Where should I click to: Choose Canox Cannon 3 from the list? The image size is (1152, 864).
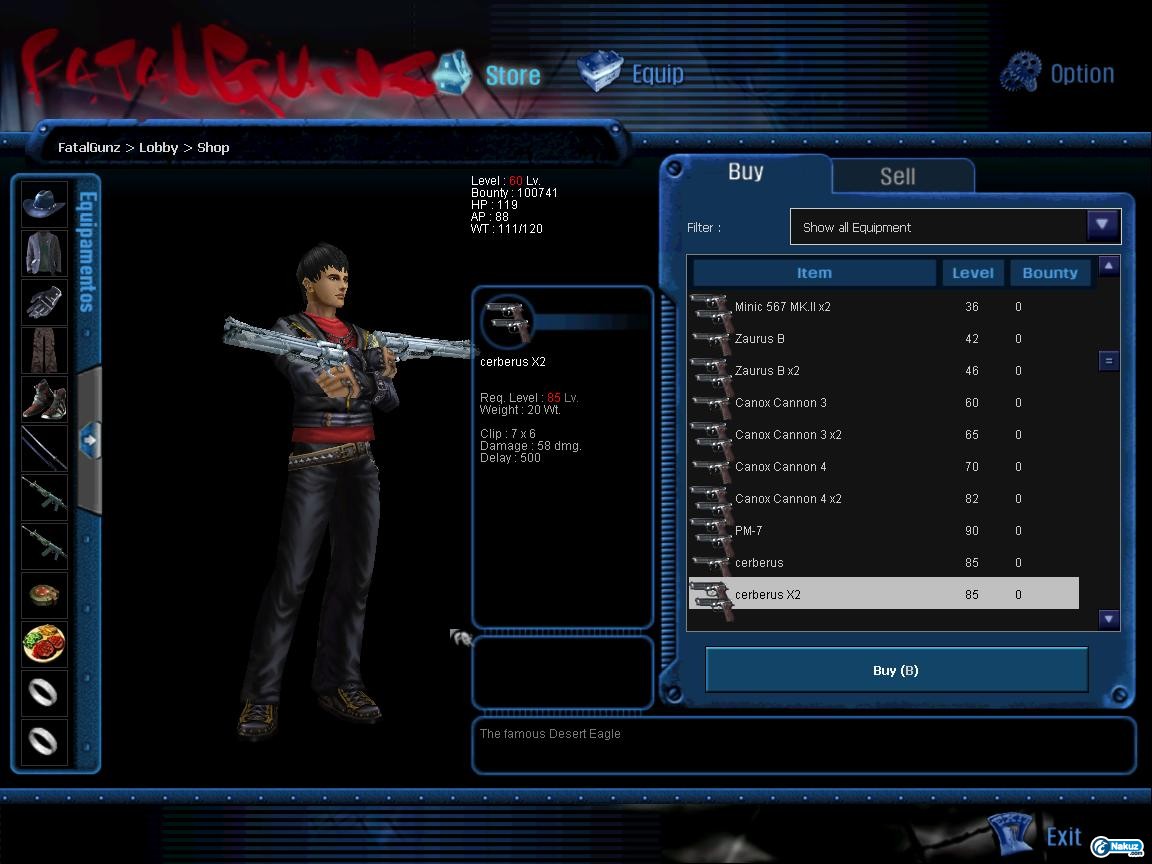780,403
